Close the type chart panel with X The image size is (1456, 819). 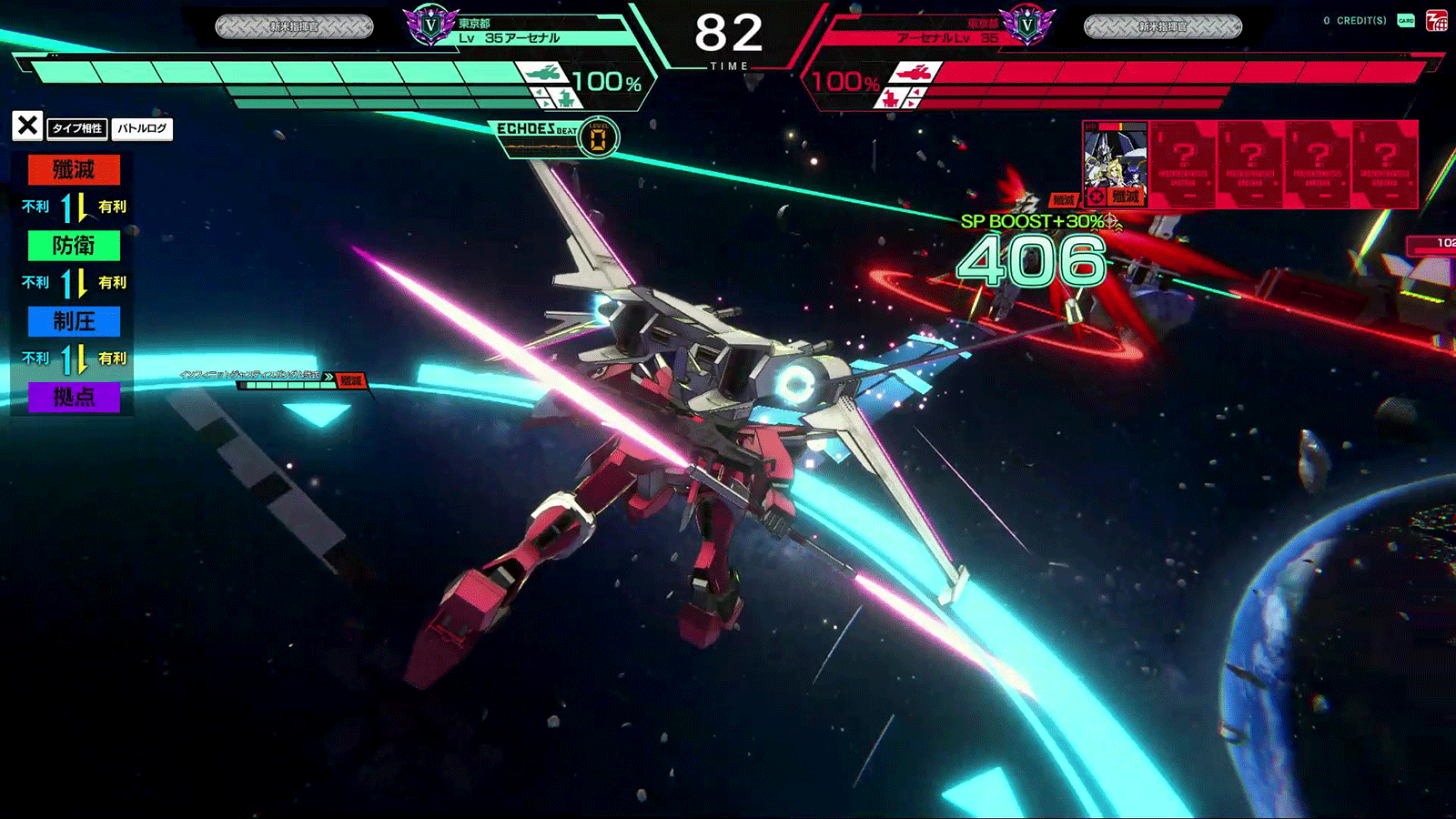tap(27, 126)
